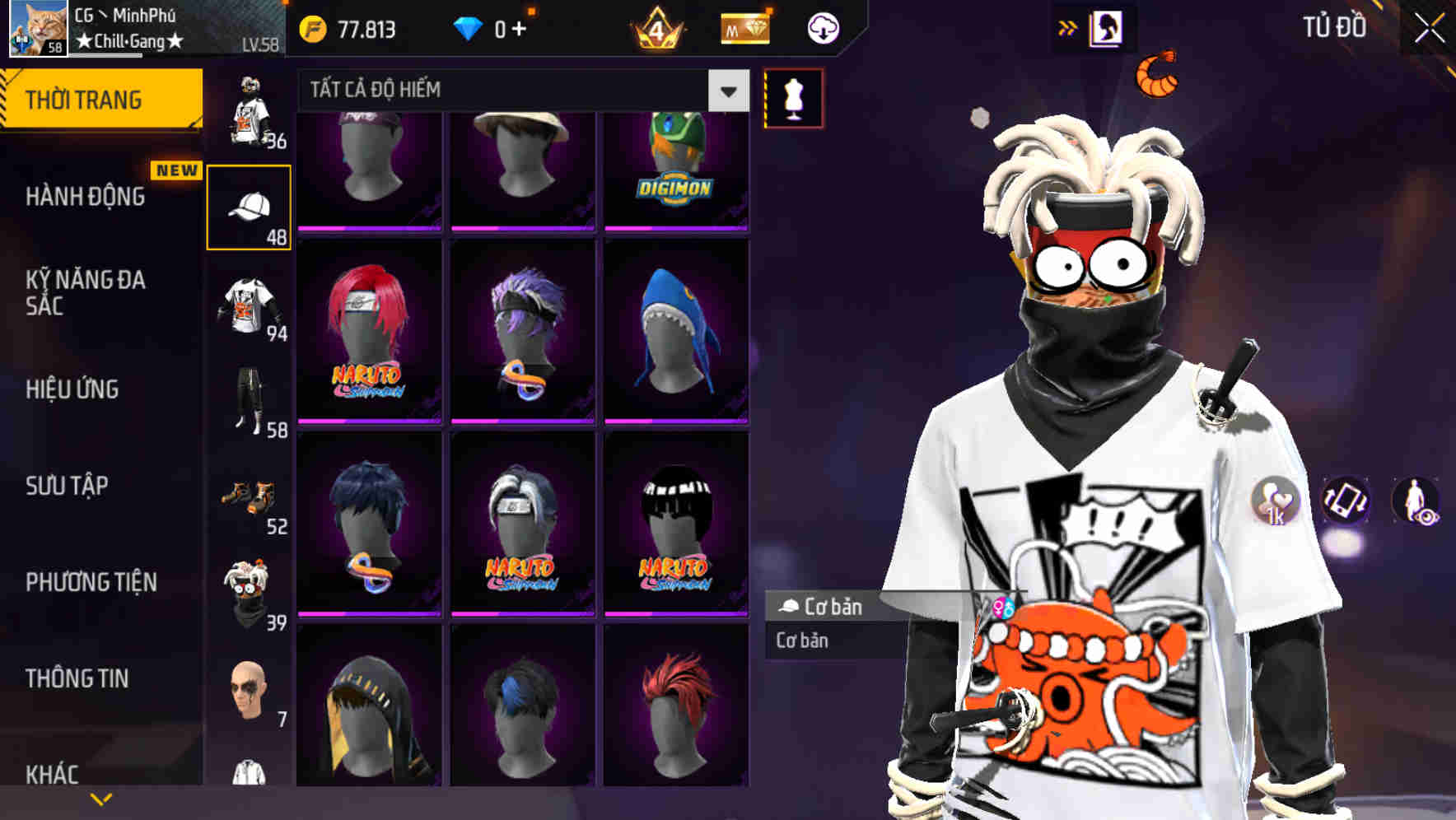Switch to the HÀNH ĐỘNG tab

(85, 197)
